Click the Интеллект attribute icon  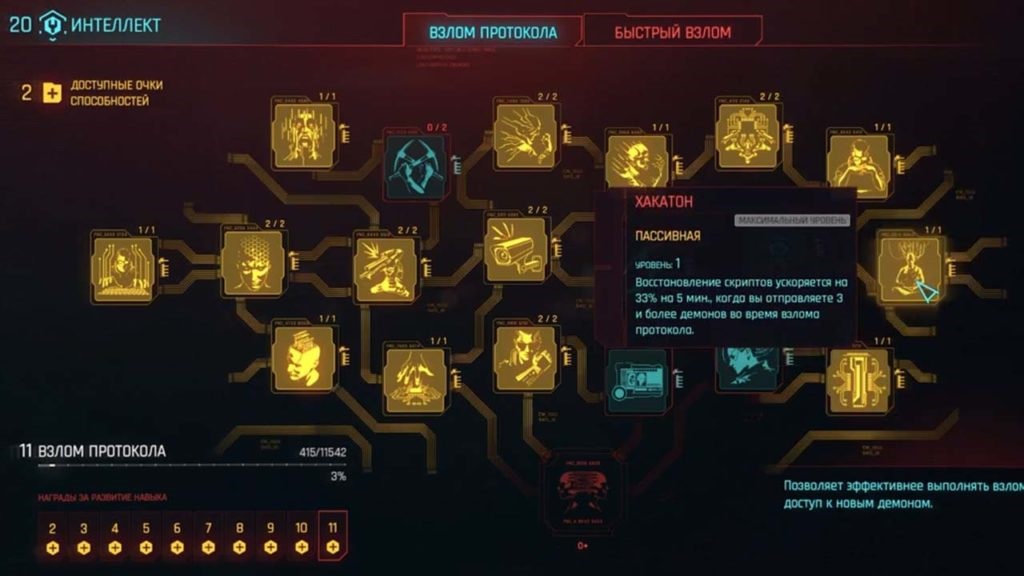point(52,25)
